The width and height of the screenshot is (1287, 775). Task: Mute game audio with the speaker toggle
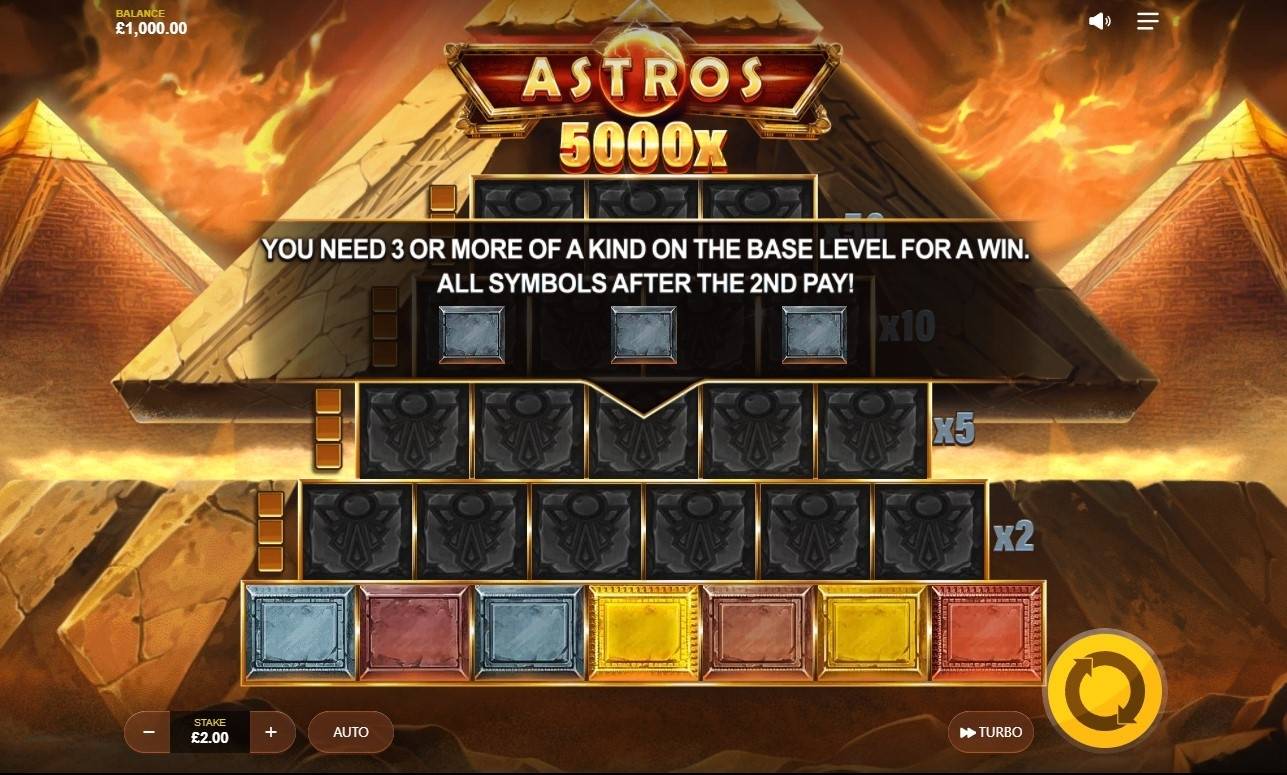[x=1099, y=20]
